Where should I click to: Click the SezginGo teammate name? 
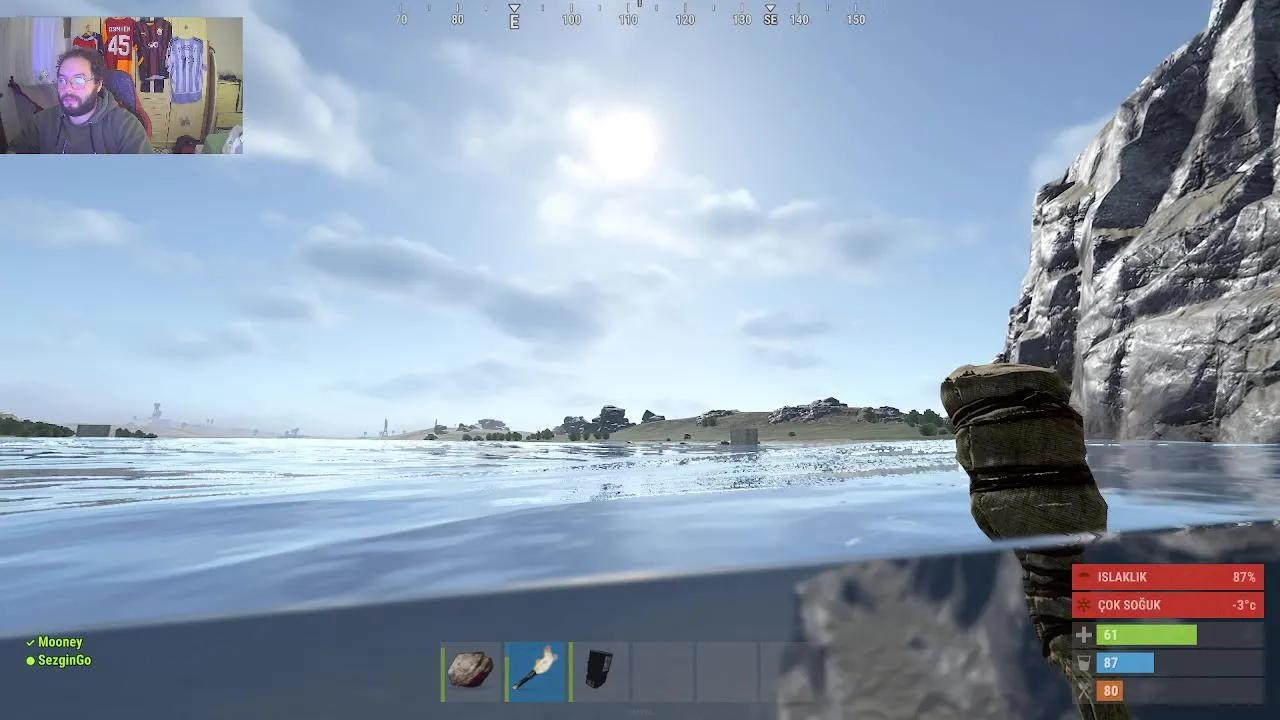click(x=63, y=660)
